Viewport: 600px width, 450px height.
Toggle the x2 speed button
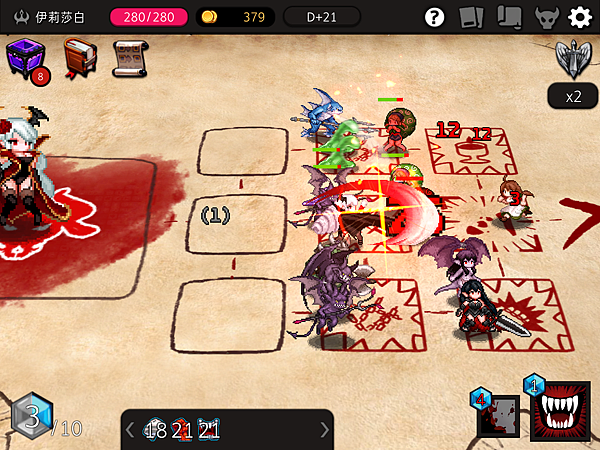[x=573, y=97]
